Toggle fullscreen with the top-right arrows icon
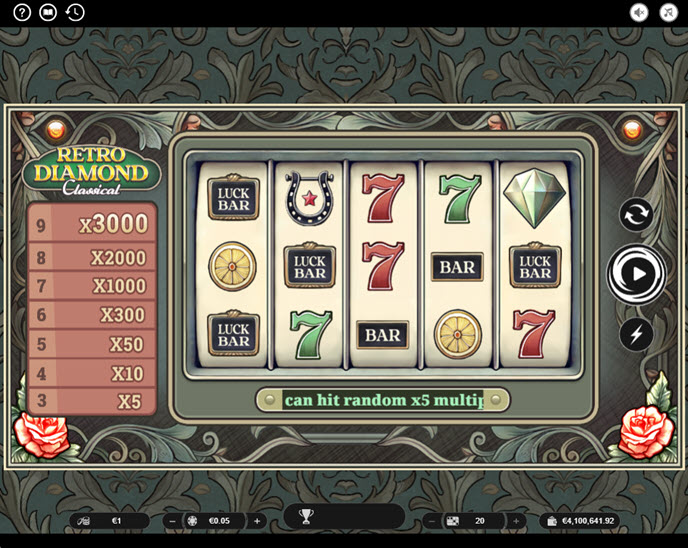 (667, 13)
